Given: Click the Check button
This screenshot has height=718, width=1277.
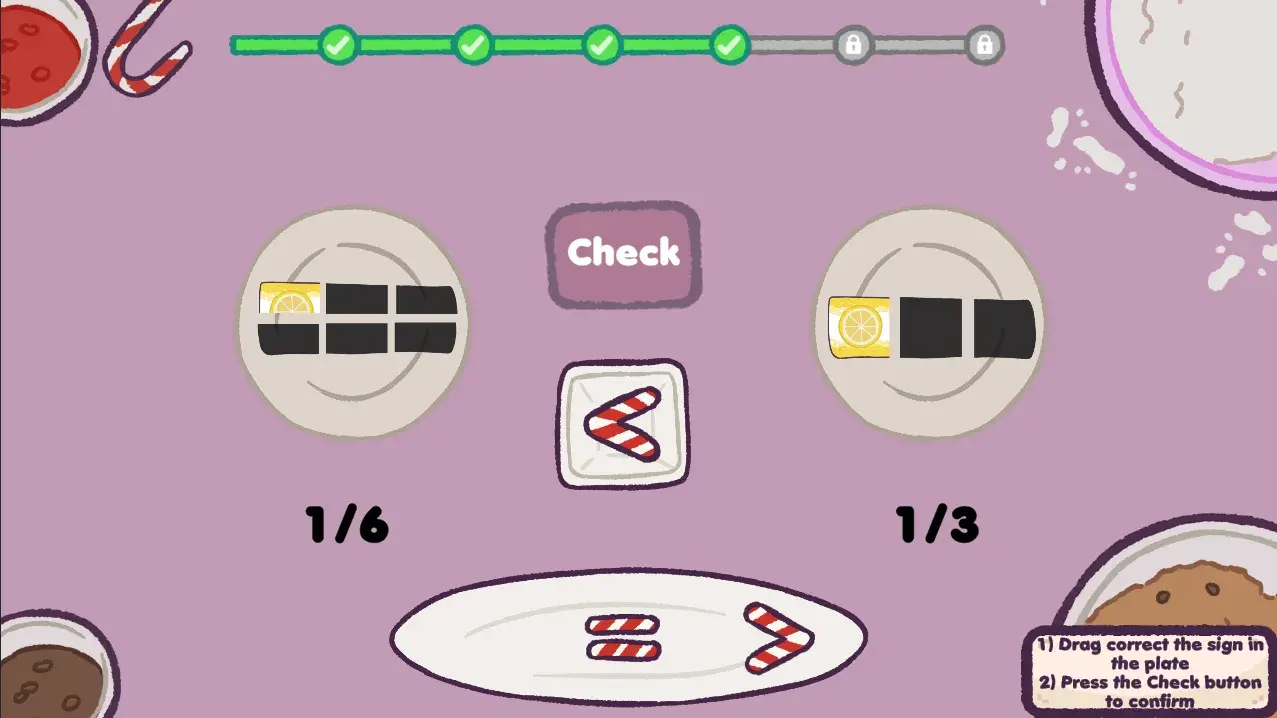Looking at the screenshot, I should point(623,254).
